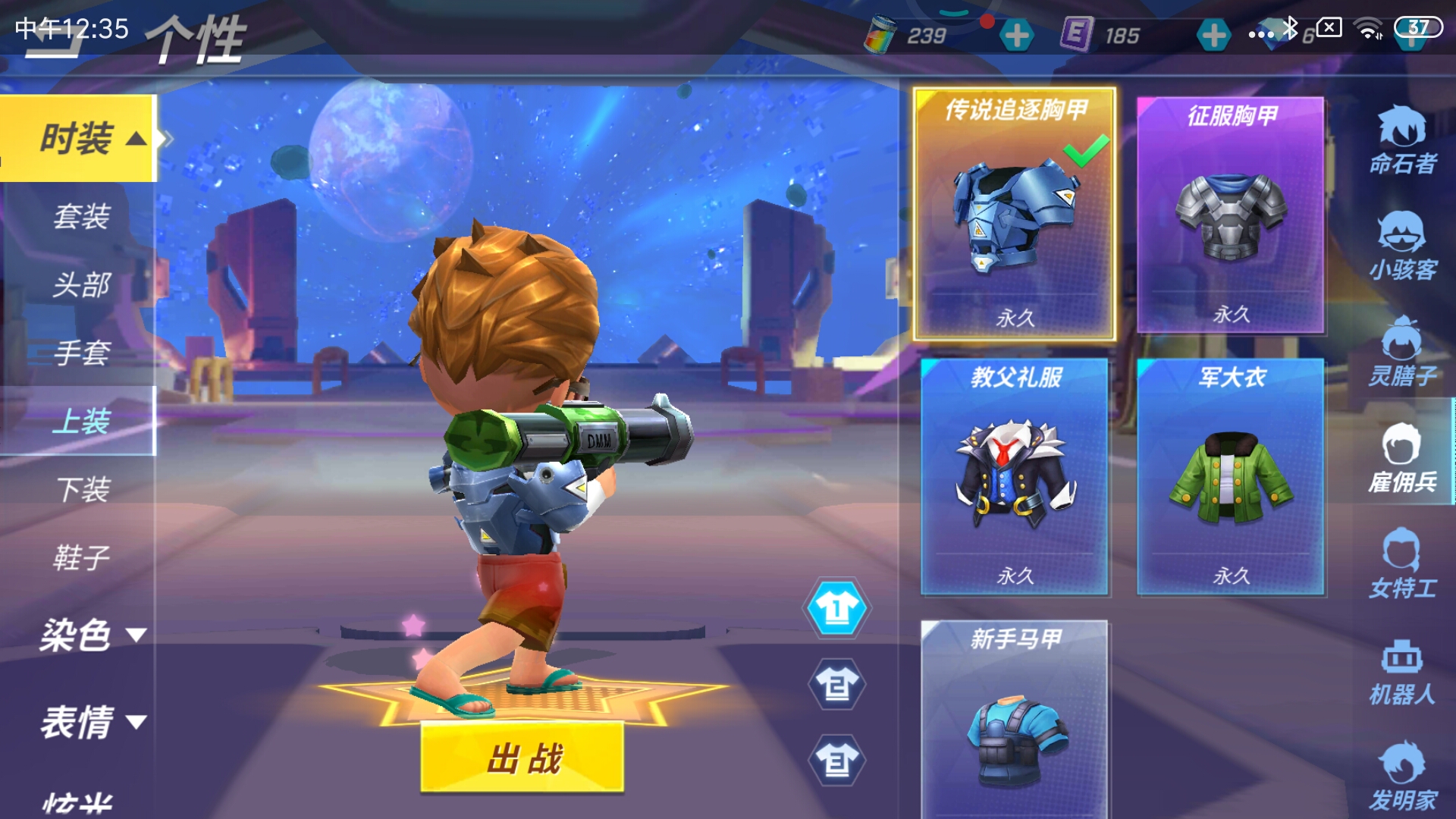The width and height of the screenshot is (1456, 819).
Task: Switch to the 头部 category
Action: point(81,285)
